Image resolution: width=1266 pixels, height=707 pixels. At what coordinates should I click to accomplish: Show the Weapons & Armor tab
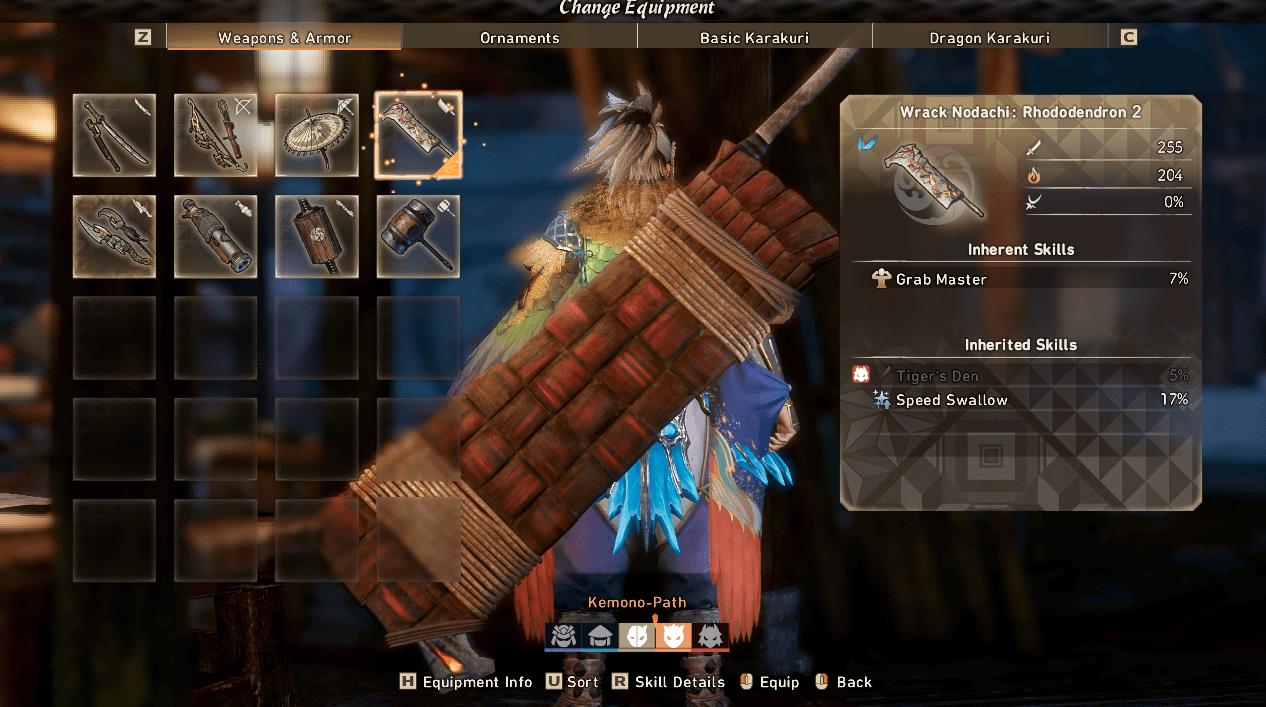(x=284, y=38)
